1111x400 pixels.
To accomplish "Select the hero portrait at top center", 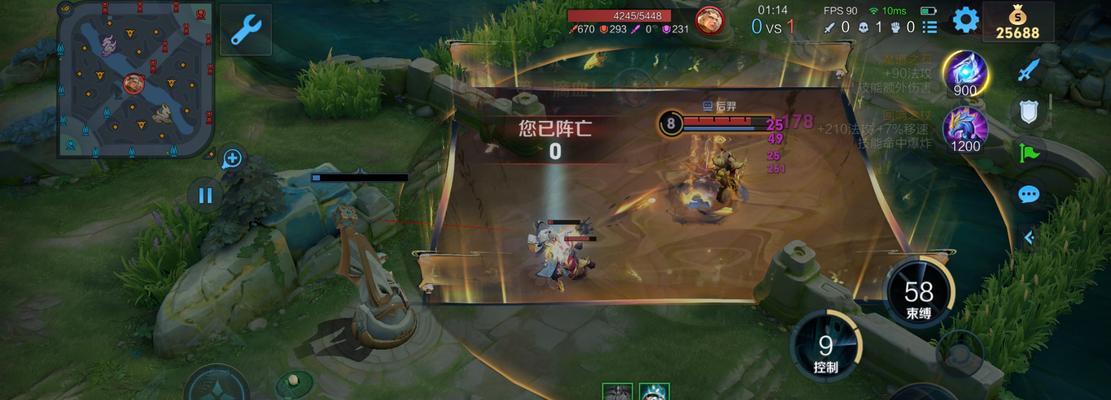I will (709, 20).
